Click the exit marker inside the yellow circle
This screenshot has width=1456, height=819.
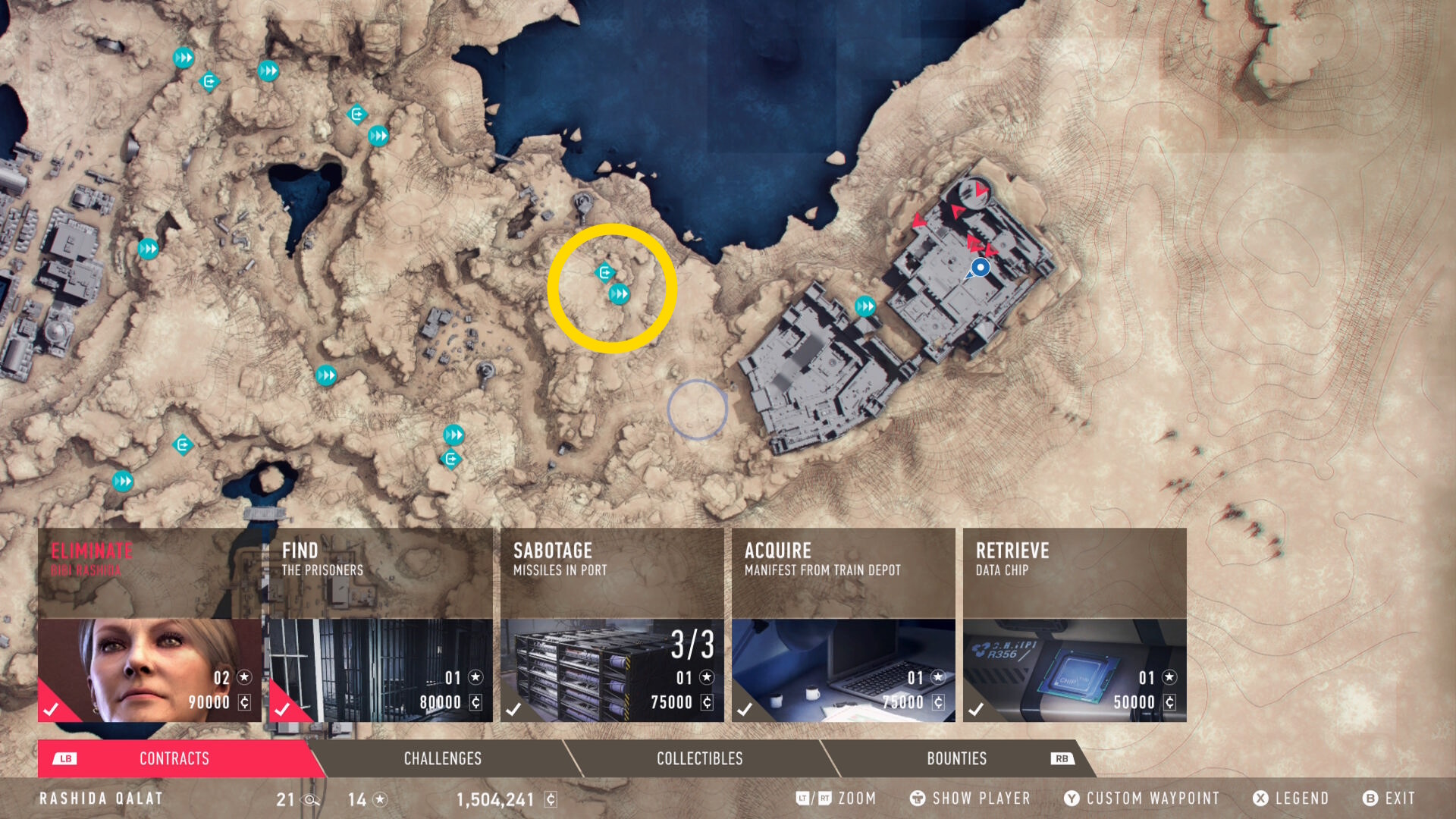tap(604, 272)
